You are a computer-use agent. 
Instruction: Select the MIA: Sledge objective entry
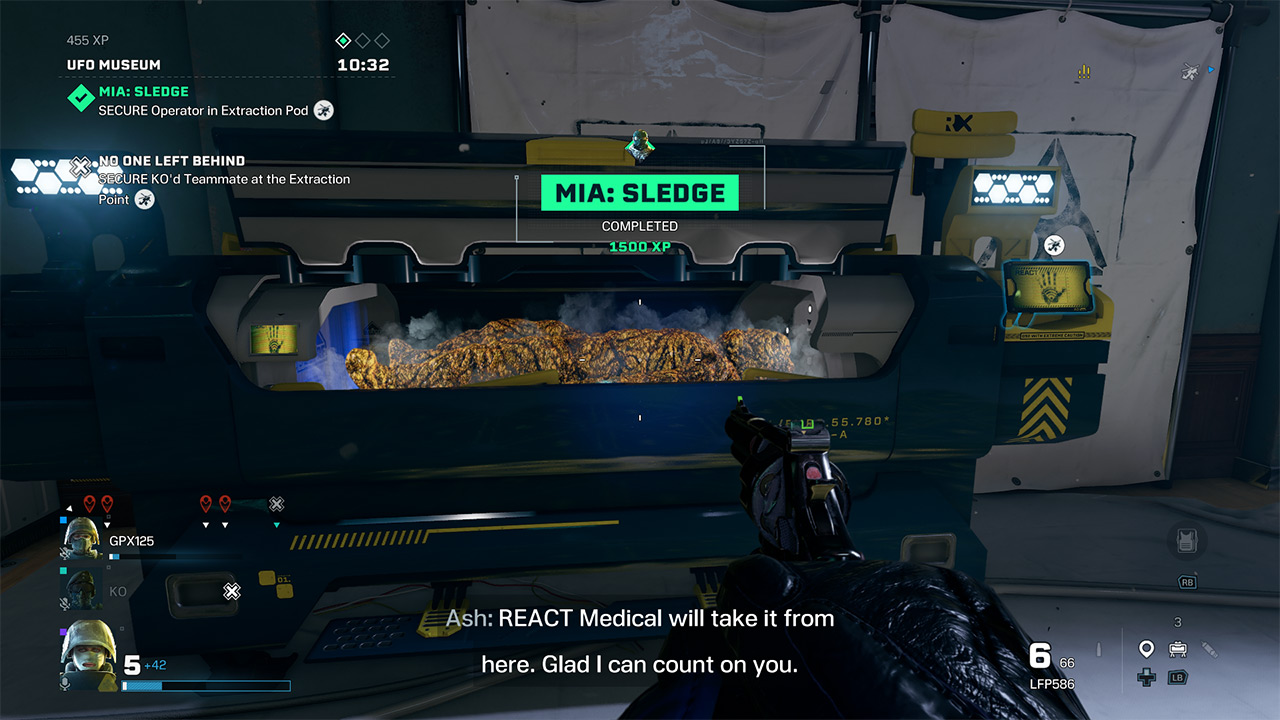tap(143, 92)
